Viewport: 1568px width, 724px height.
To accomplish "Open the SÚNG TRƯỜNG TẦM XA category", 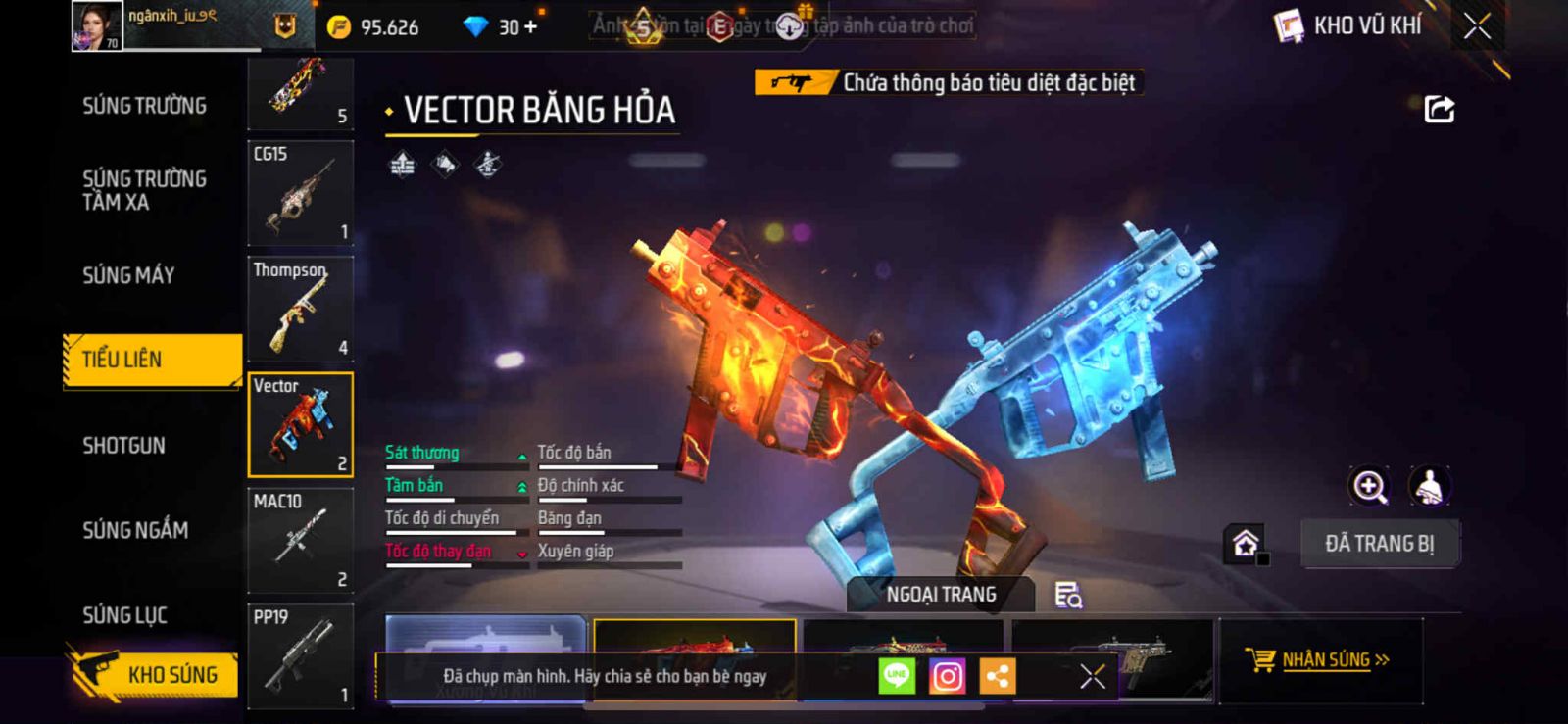I will coord(144,190).
